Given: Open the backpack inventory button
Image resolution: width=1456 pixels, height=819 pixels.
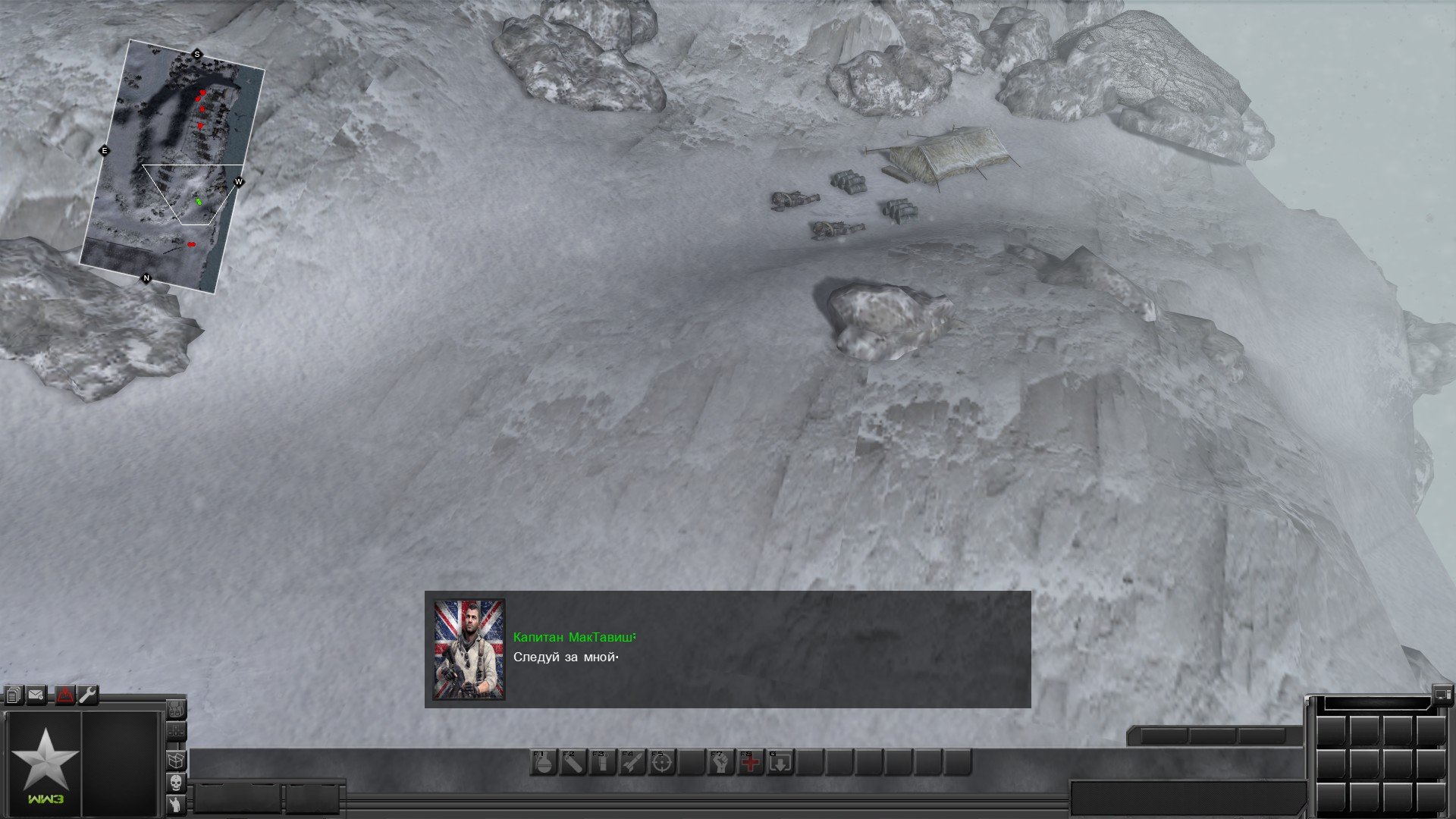Looking at the screenshot, I should coord(176,709).
